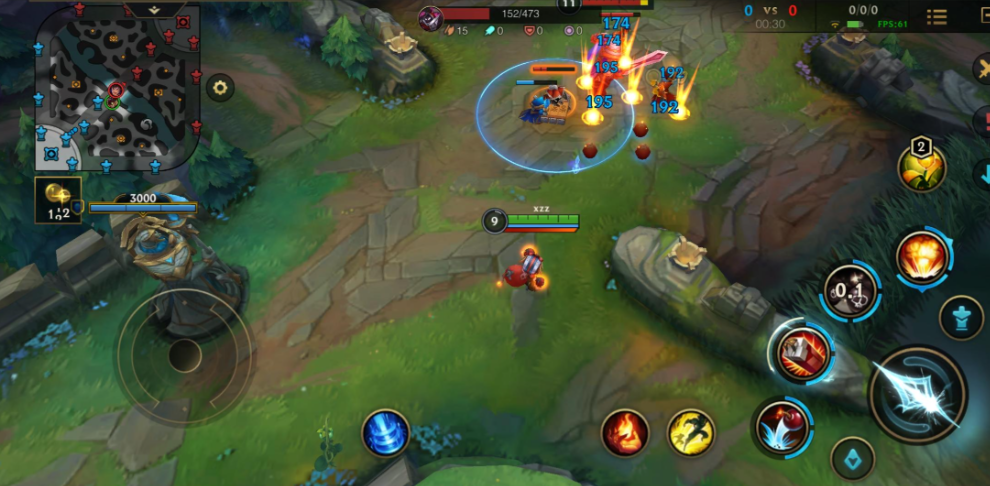
Task: Open the gold coin item shop
Action: coord(59,198)
